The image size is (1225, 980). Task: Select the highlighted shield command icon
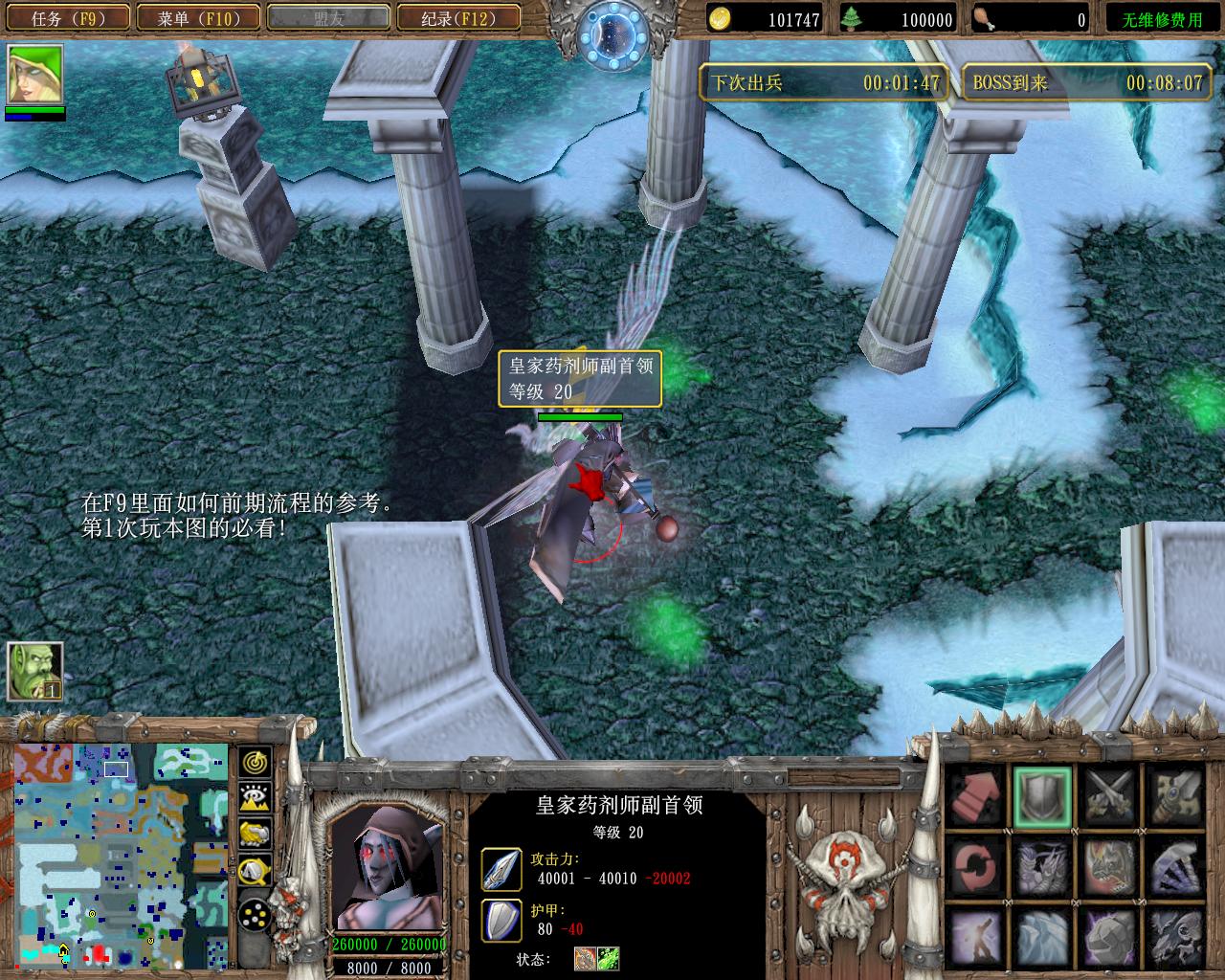coord(1043,796)
